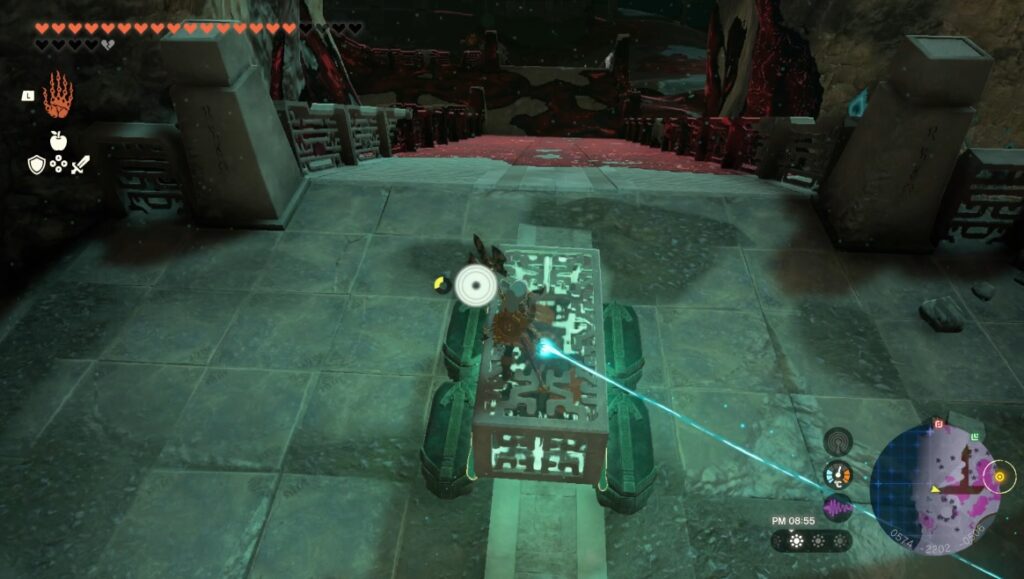Choose the sword quick-select icon

click(x=80, y=163)
